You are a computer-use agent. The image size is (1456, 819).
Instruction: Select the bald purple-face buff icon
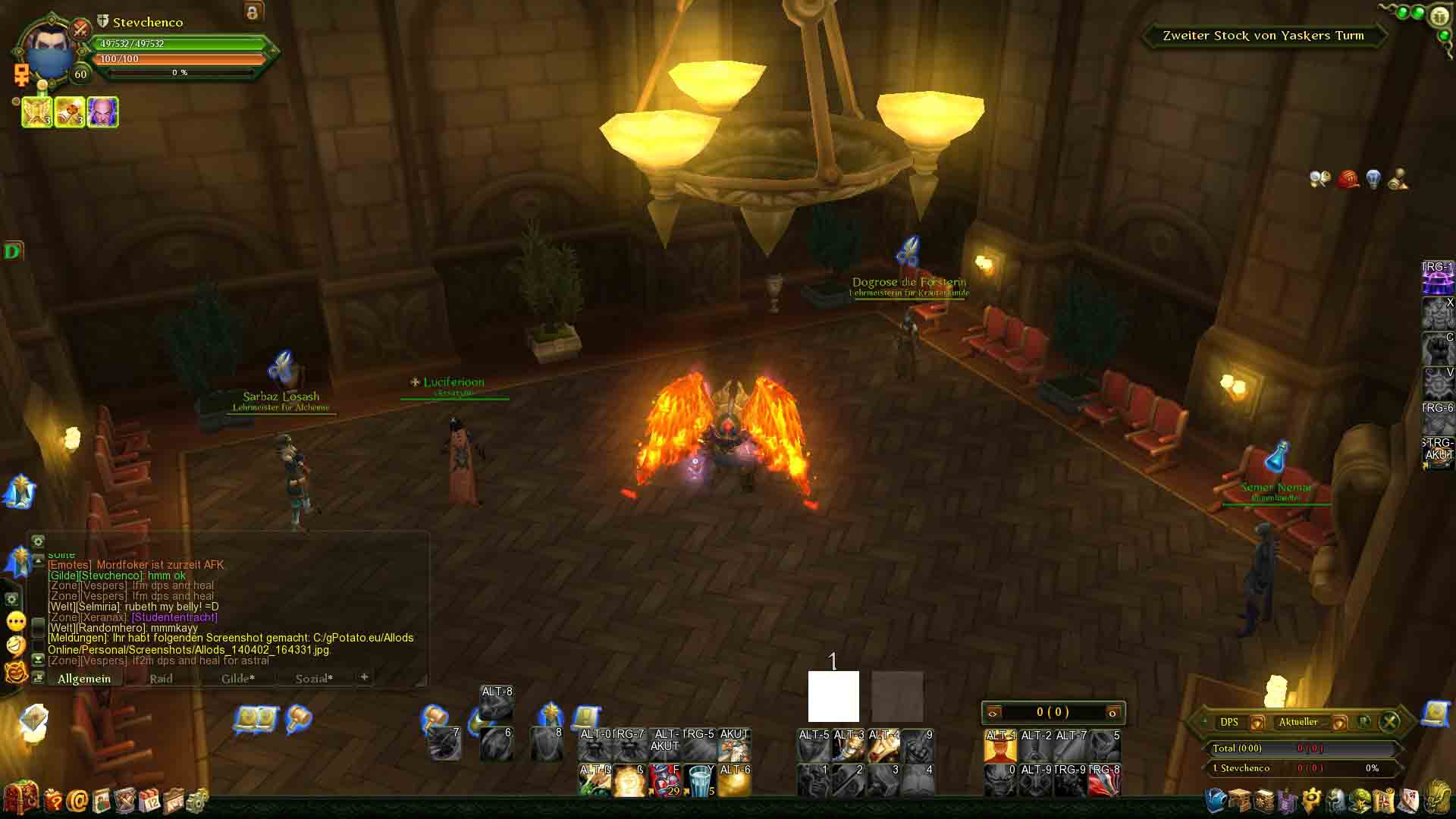(103, 112)
